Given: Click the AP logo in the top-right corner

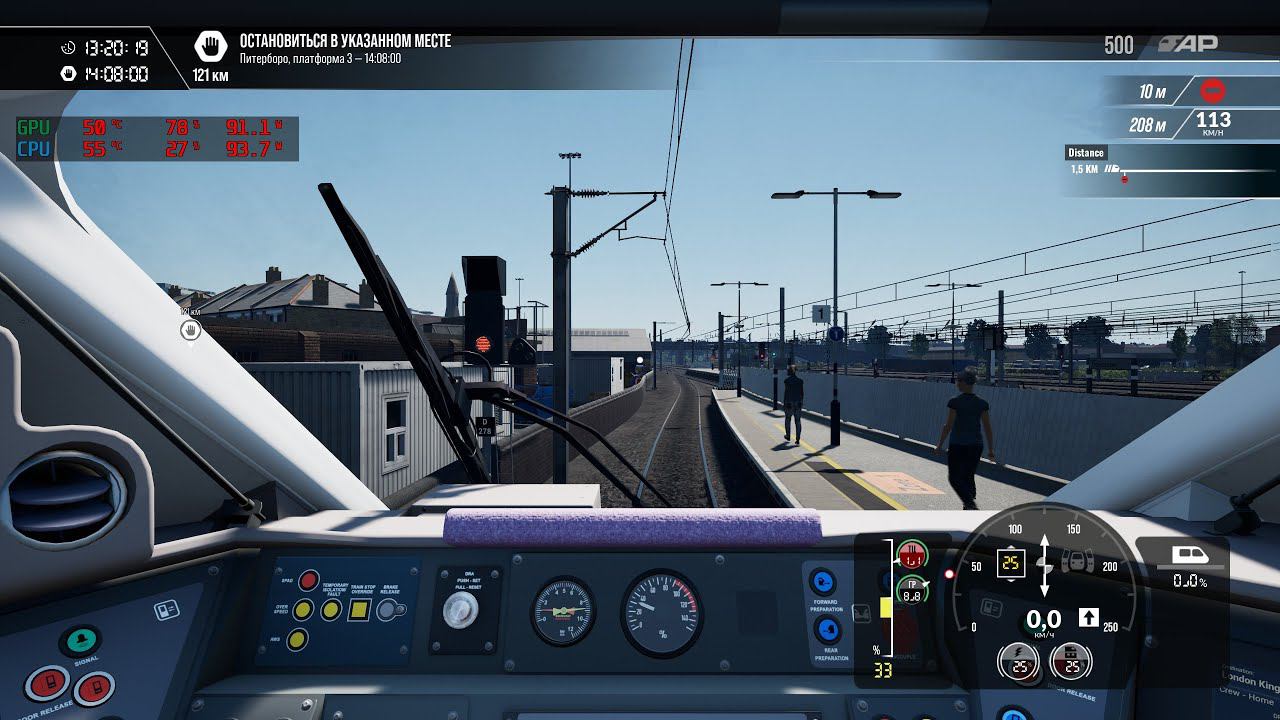Looking at the screenshot, I should (1190, 43).
